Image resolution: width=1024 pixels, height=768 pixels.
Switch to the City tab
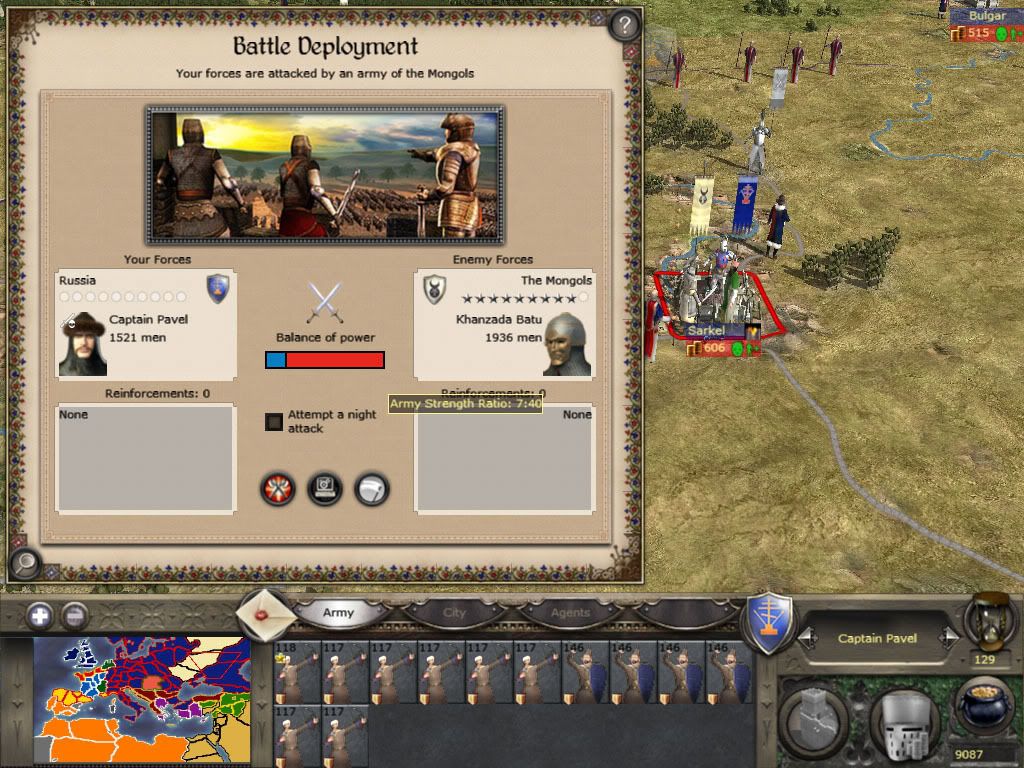(x=454, y=613)
